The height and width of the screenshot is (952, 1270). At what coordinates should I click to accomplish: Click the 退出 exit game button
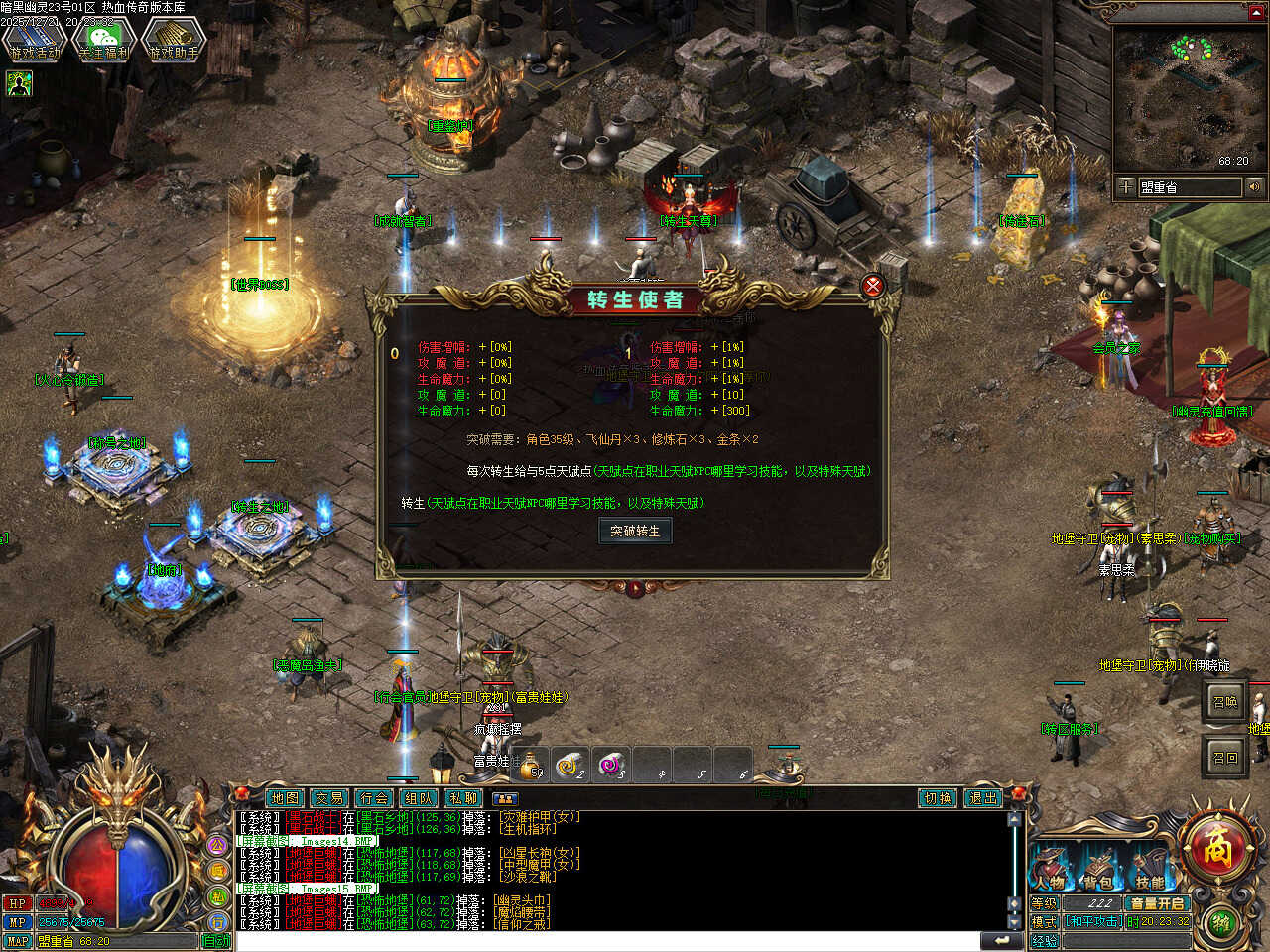point(982,798)
